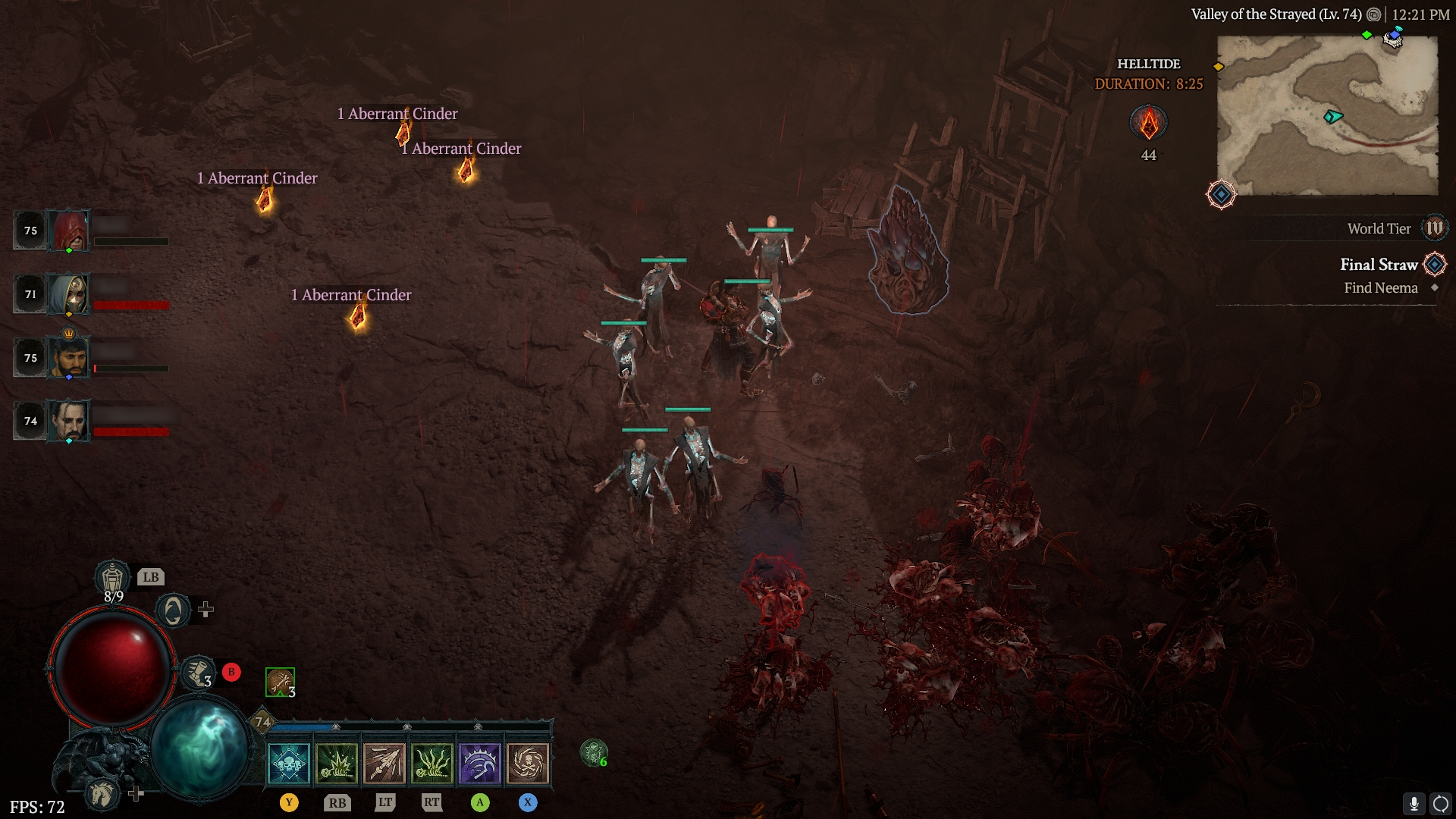Screen dimensions: 1456x819
Task: Use the evade boot icon
Action: [199, 673]
